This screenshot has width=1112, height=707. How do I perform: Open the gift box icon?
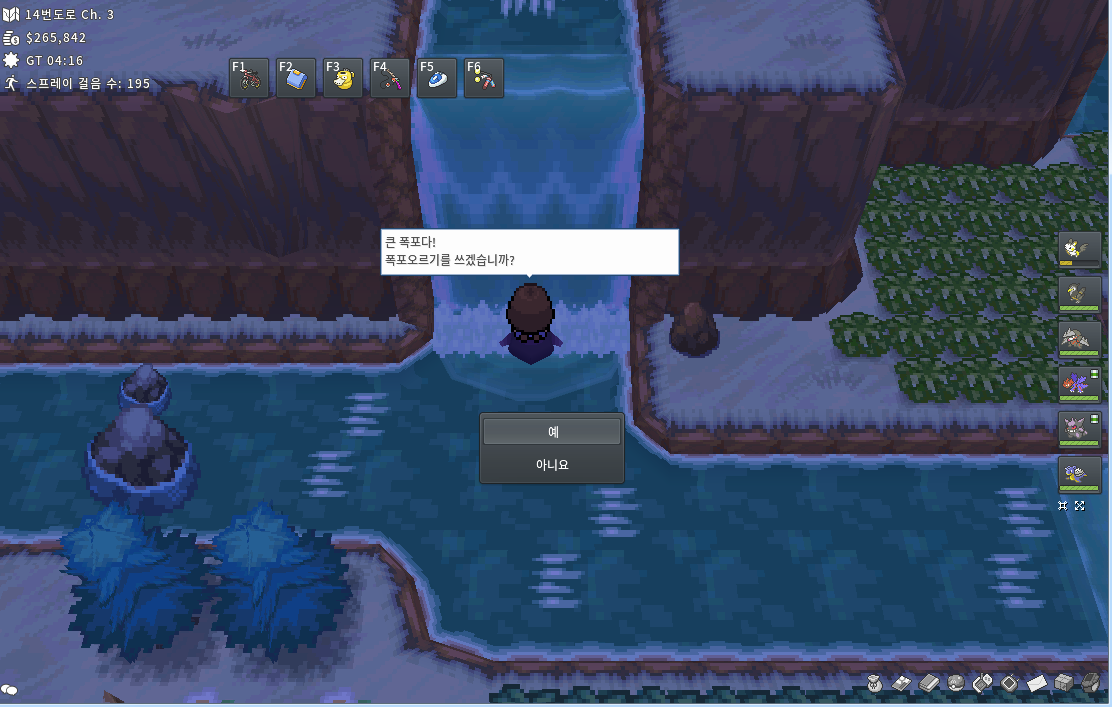[x=1064, y=683]
